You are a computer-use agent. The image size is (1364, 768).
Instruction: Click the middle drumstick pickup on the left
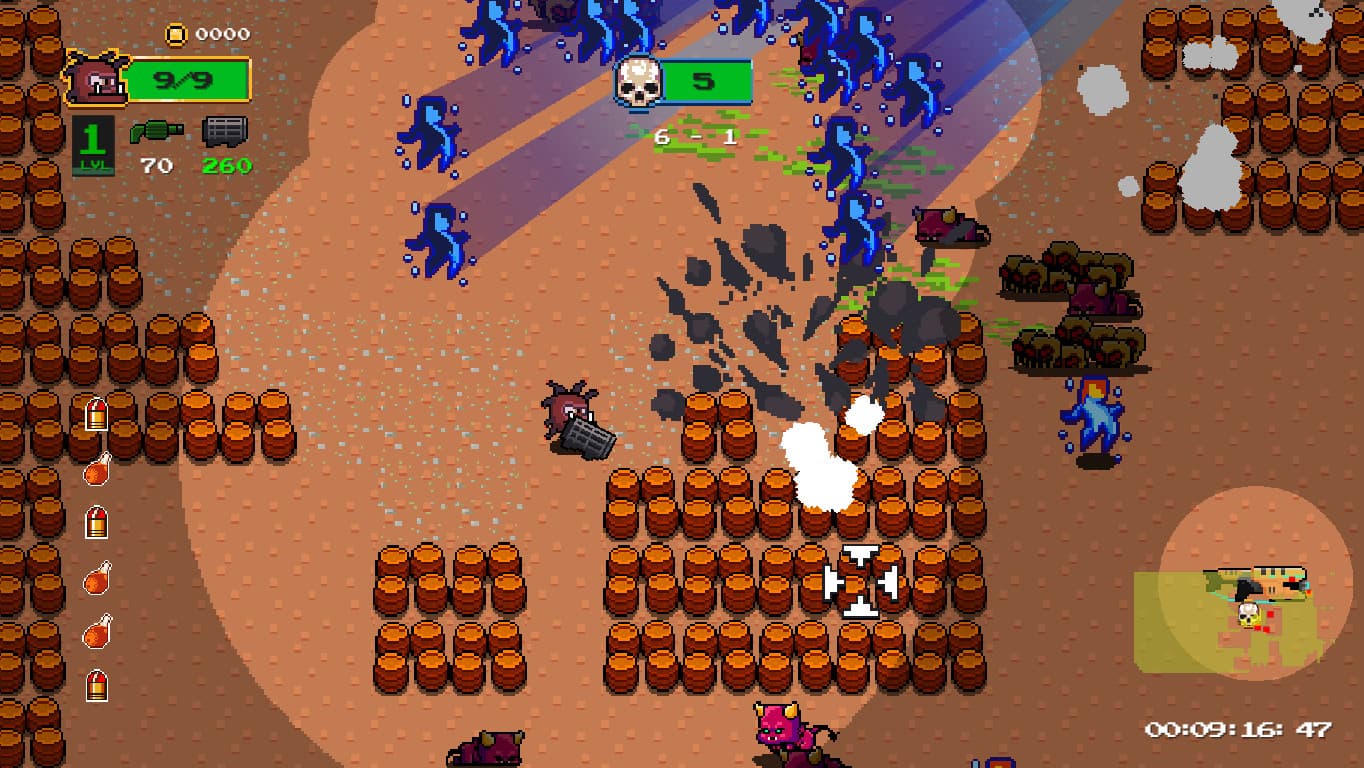point(95,580)
